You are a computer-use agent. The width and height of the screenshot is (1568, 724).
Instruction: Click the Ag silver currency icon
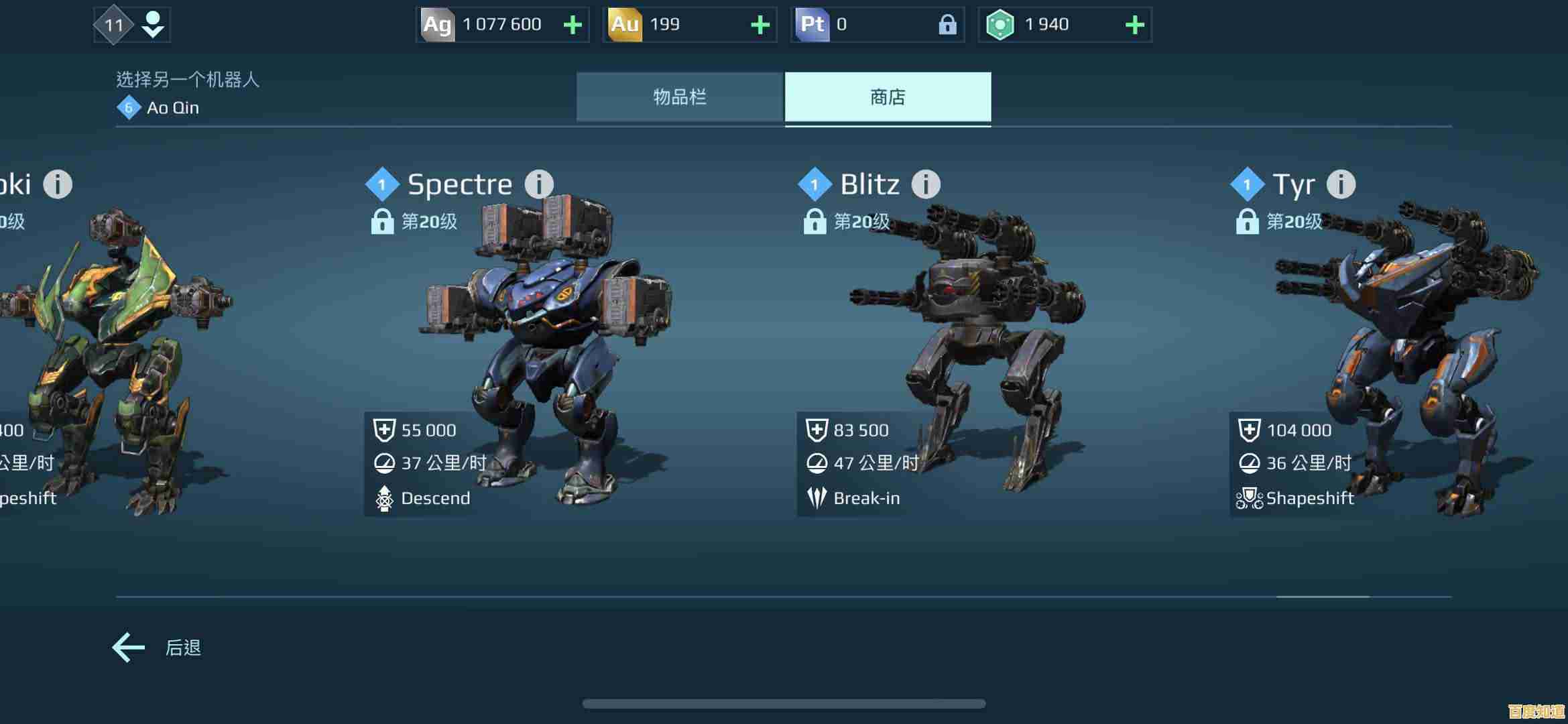coord(437,24)
